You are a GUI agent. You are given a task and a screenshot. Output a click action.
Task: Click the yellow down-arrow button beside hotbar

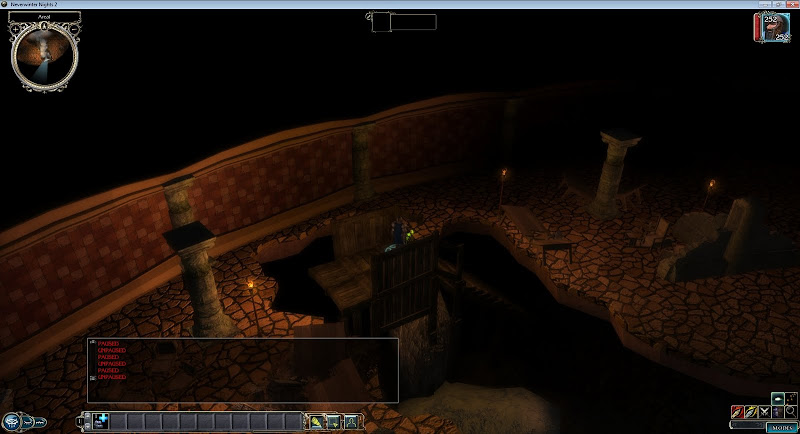click(x=335, y=422)
